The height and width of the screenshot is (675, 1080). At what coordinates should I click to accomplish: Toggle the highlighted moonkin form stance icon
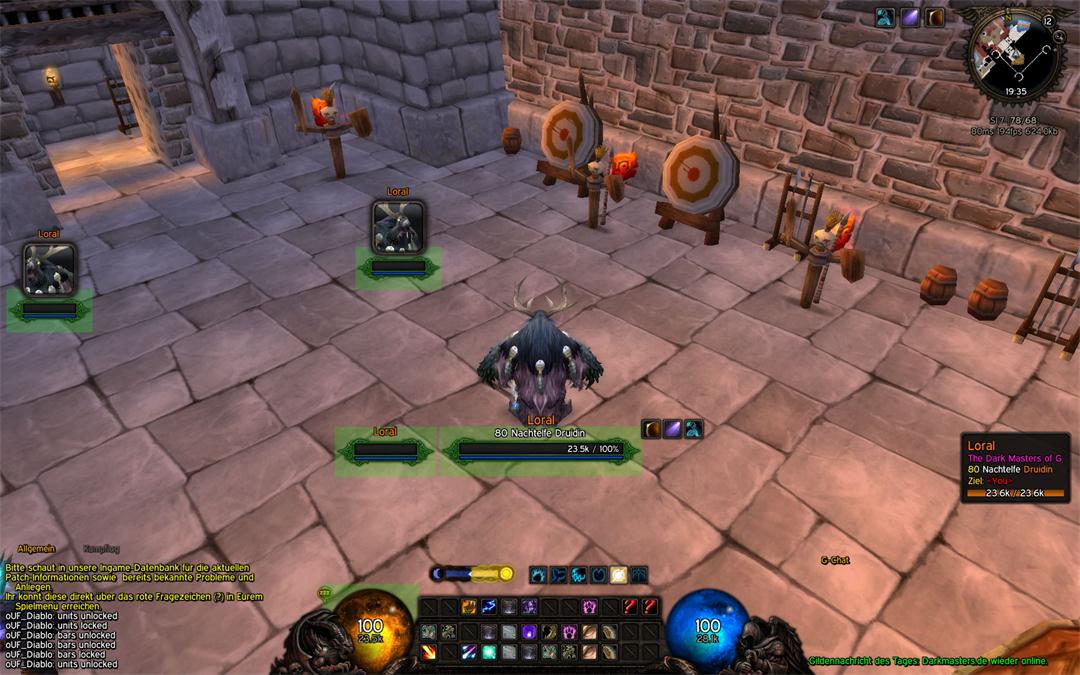[618, 575]
